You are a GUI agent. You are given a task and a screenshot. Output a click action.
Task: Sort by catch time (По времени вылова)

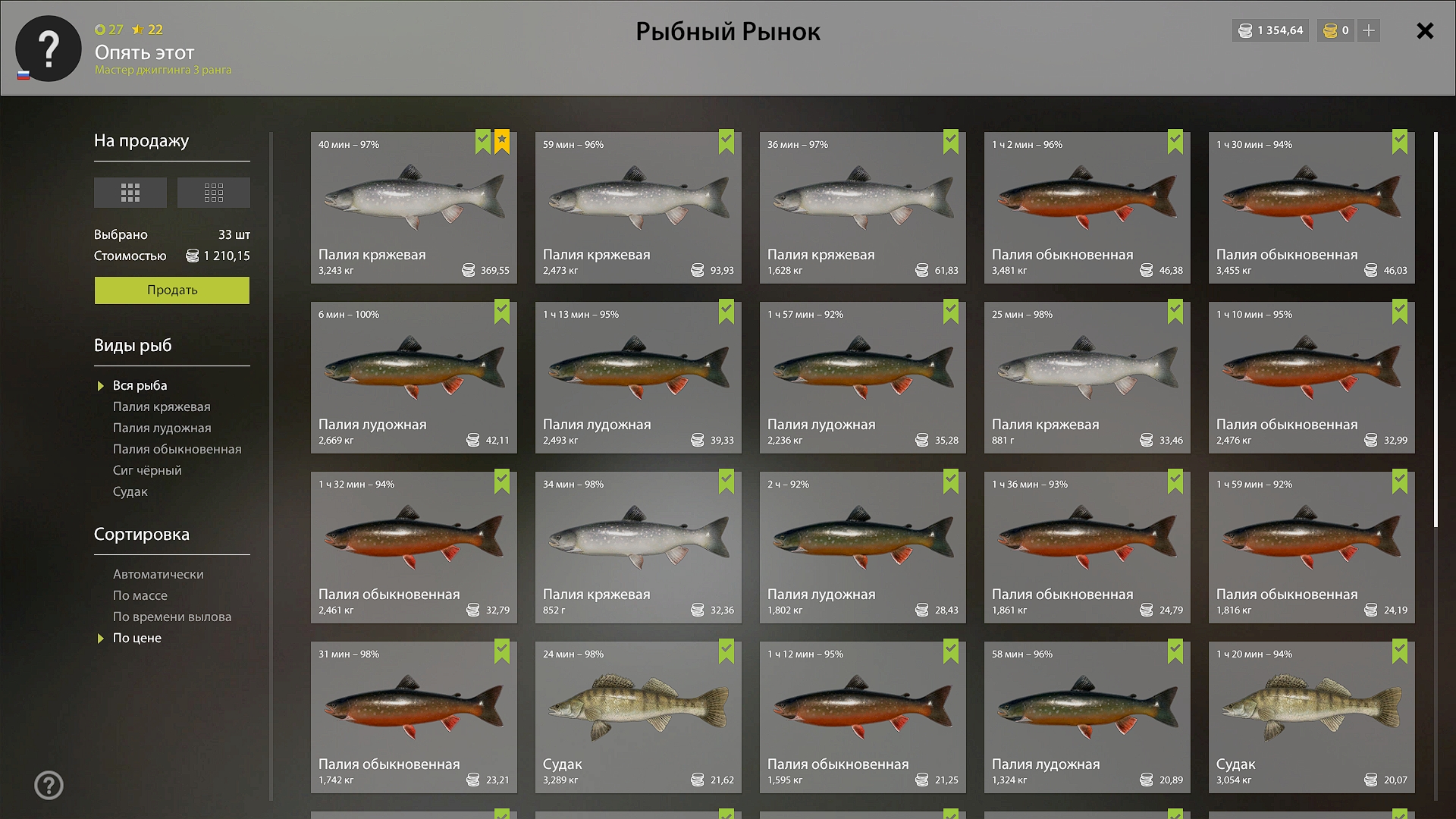tap(172, 617)
